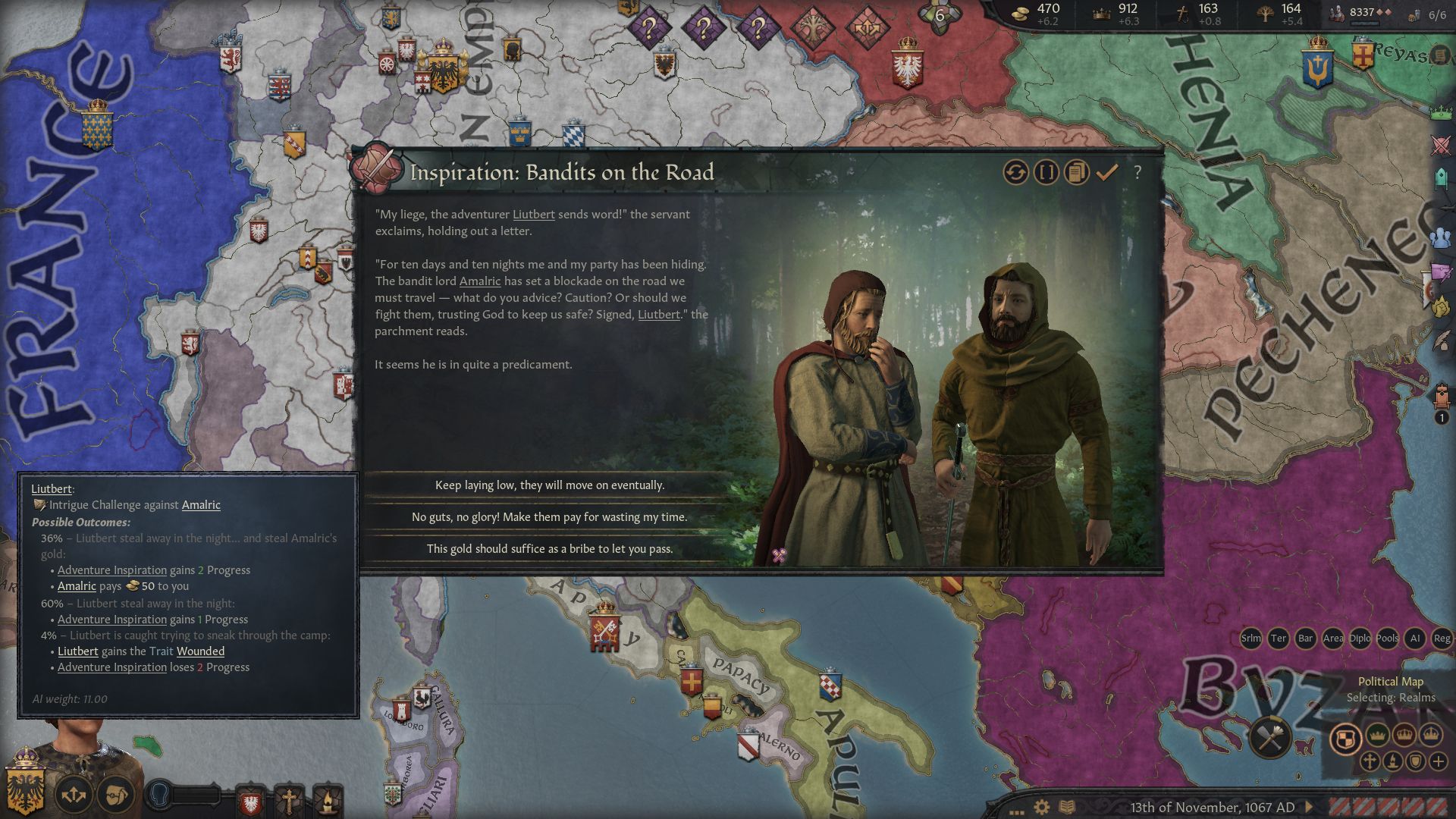1456x819 pixels.
Task: Pick the "No guts, no glory!" option
Action: (x=549, y=517)
